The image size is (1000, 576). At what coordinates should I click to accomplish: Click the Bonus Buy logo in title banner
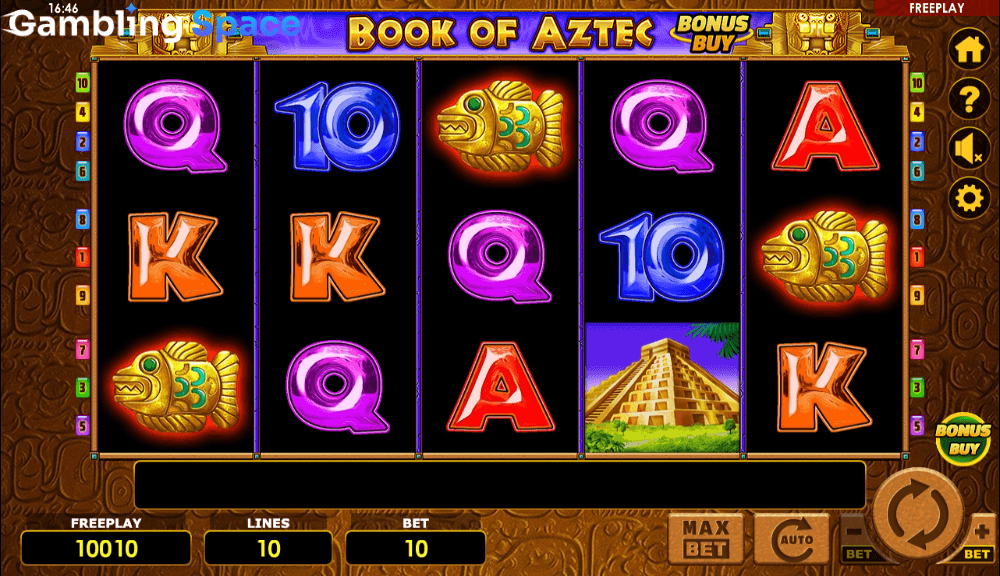coord(711,32)
